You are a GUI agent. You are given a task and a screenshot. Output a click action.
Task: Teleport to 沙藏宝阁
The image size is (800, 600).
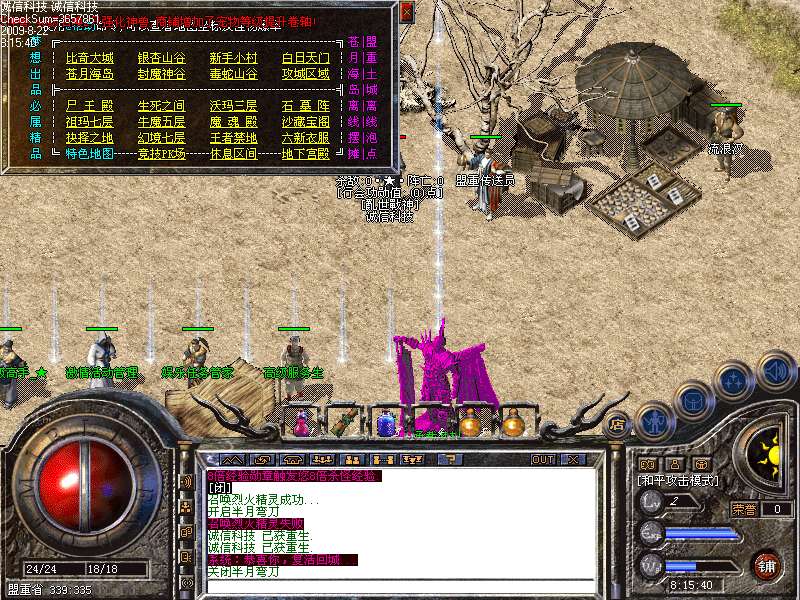click(x=306, y=121)
